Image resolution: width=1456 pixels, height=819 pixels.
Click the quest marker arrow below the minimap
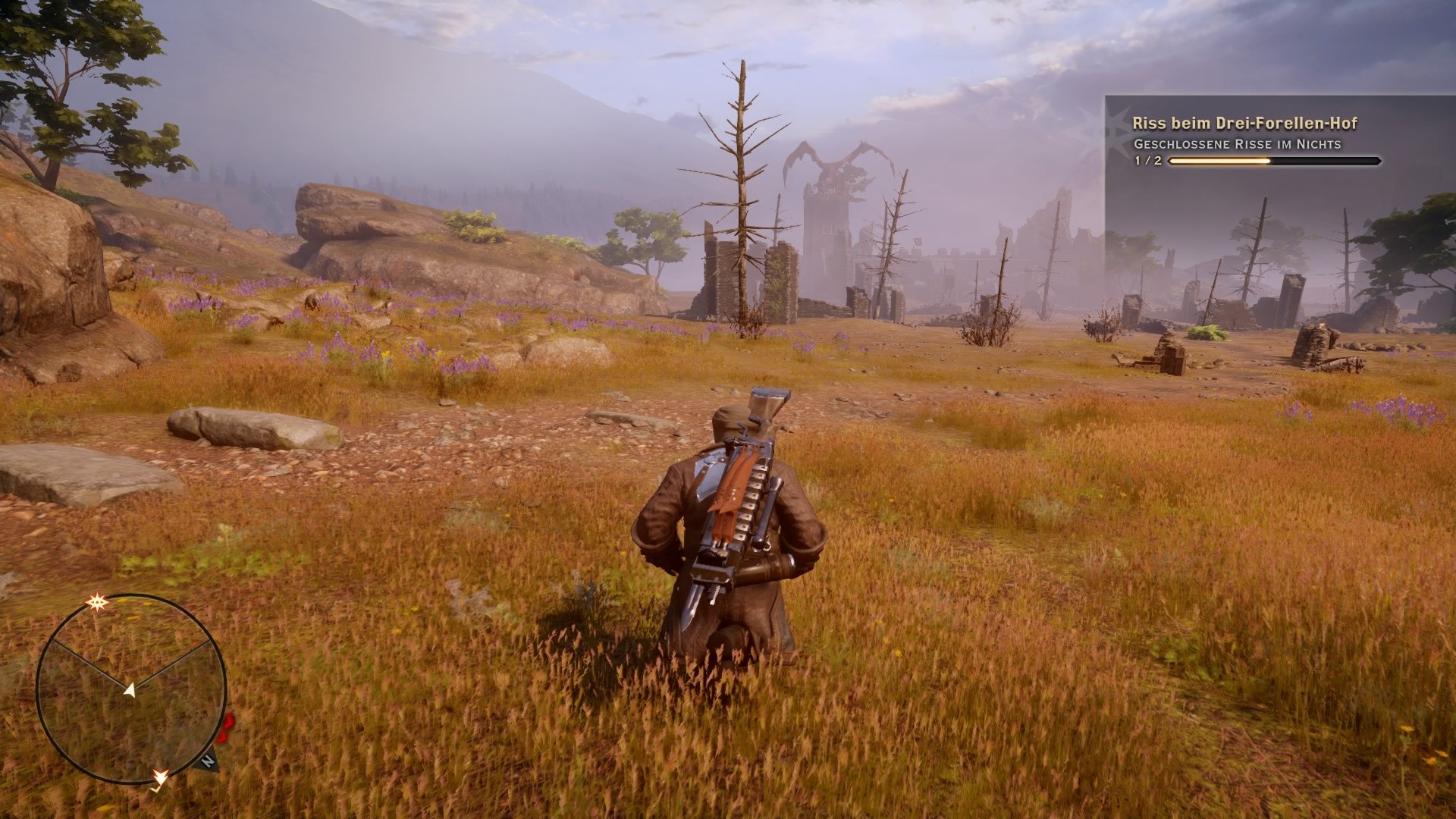tap(161, 778)
